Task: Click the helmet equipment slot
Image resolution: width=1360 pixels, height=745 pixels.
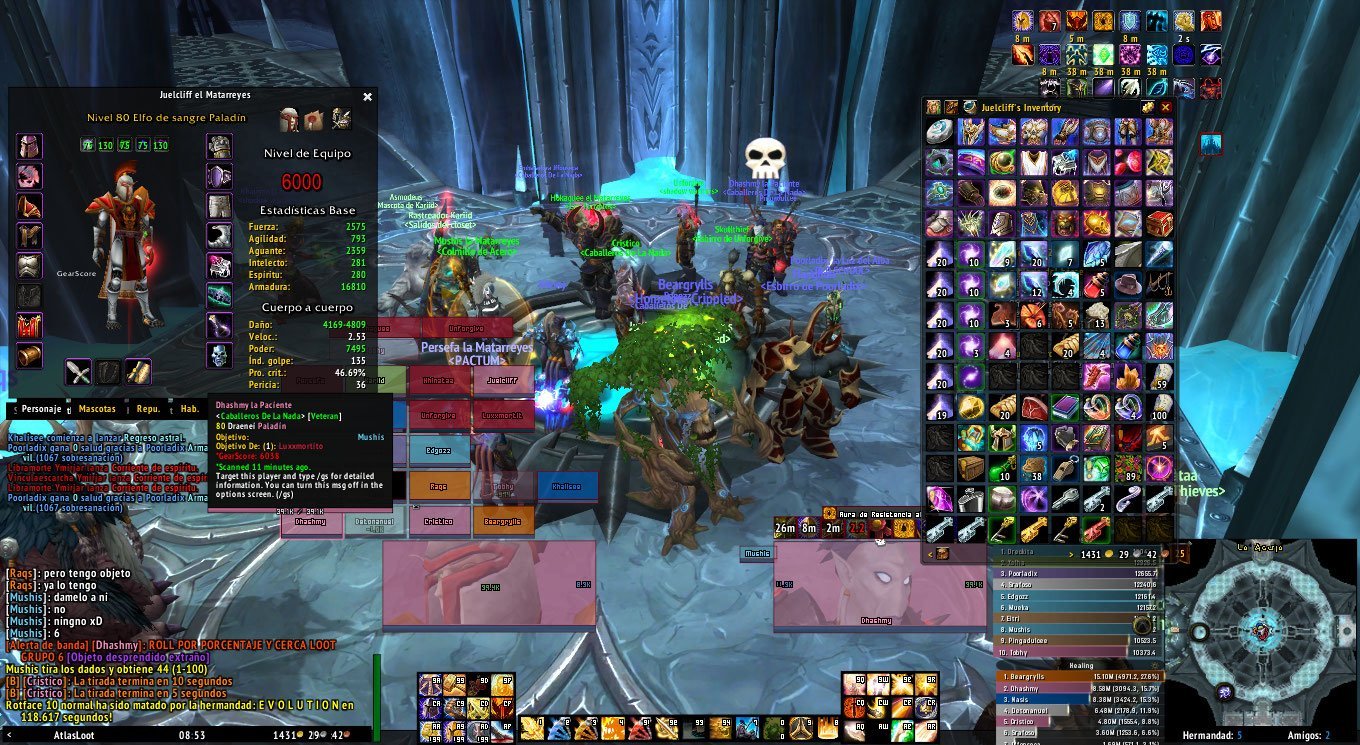Action: click(x=29, y=148)
